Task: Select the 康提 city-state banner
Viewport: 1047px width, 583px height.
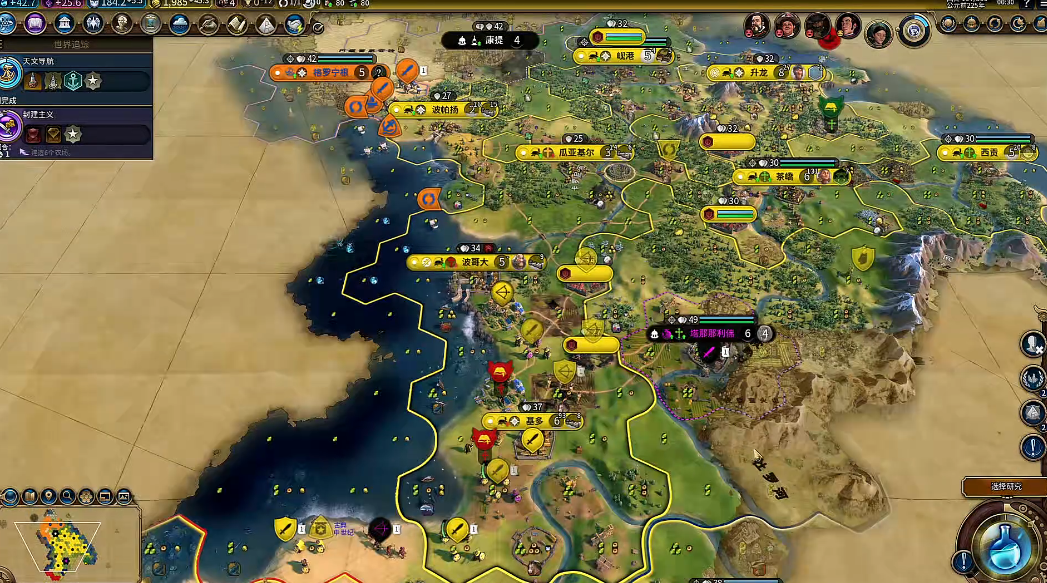Action: [x=492, y=40]
